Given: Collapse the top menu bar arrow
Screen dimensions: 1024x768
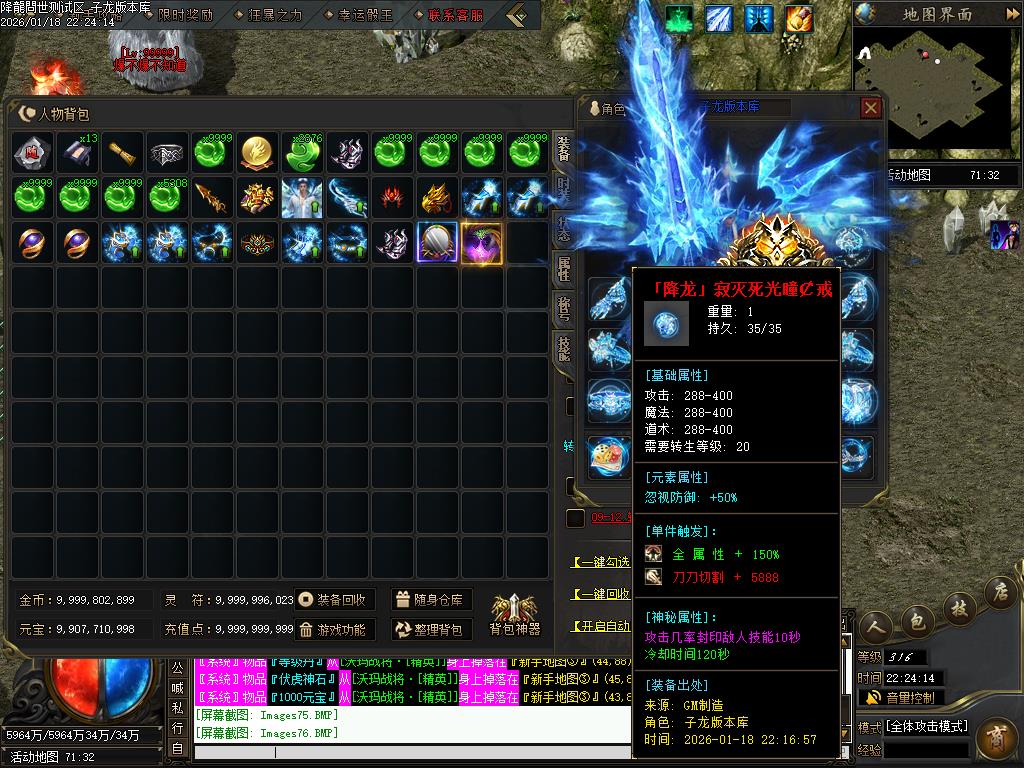Looking at the screenshot, I should [516, 15].
